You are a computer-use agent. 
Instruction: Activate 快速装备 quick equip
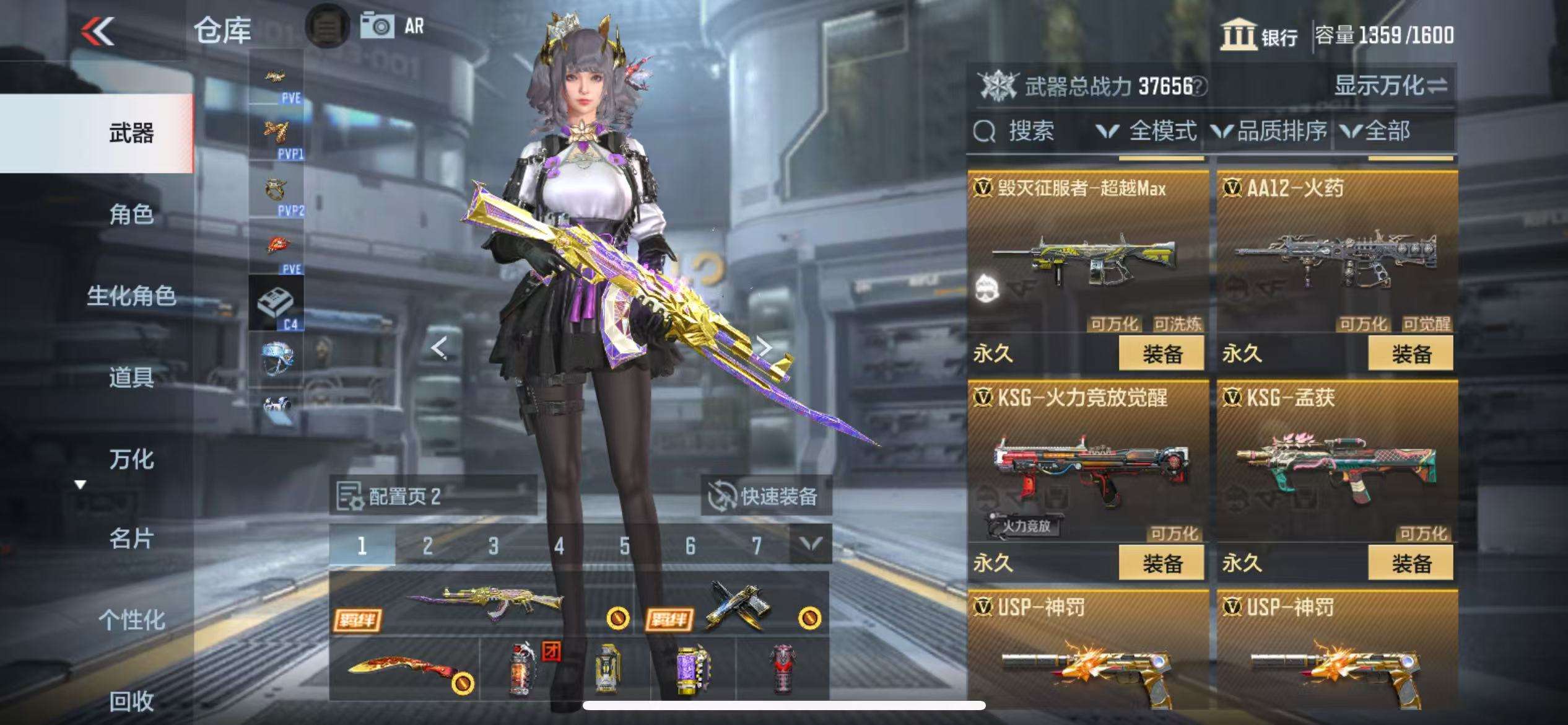[x=765, y=496]
